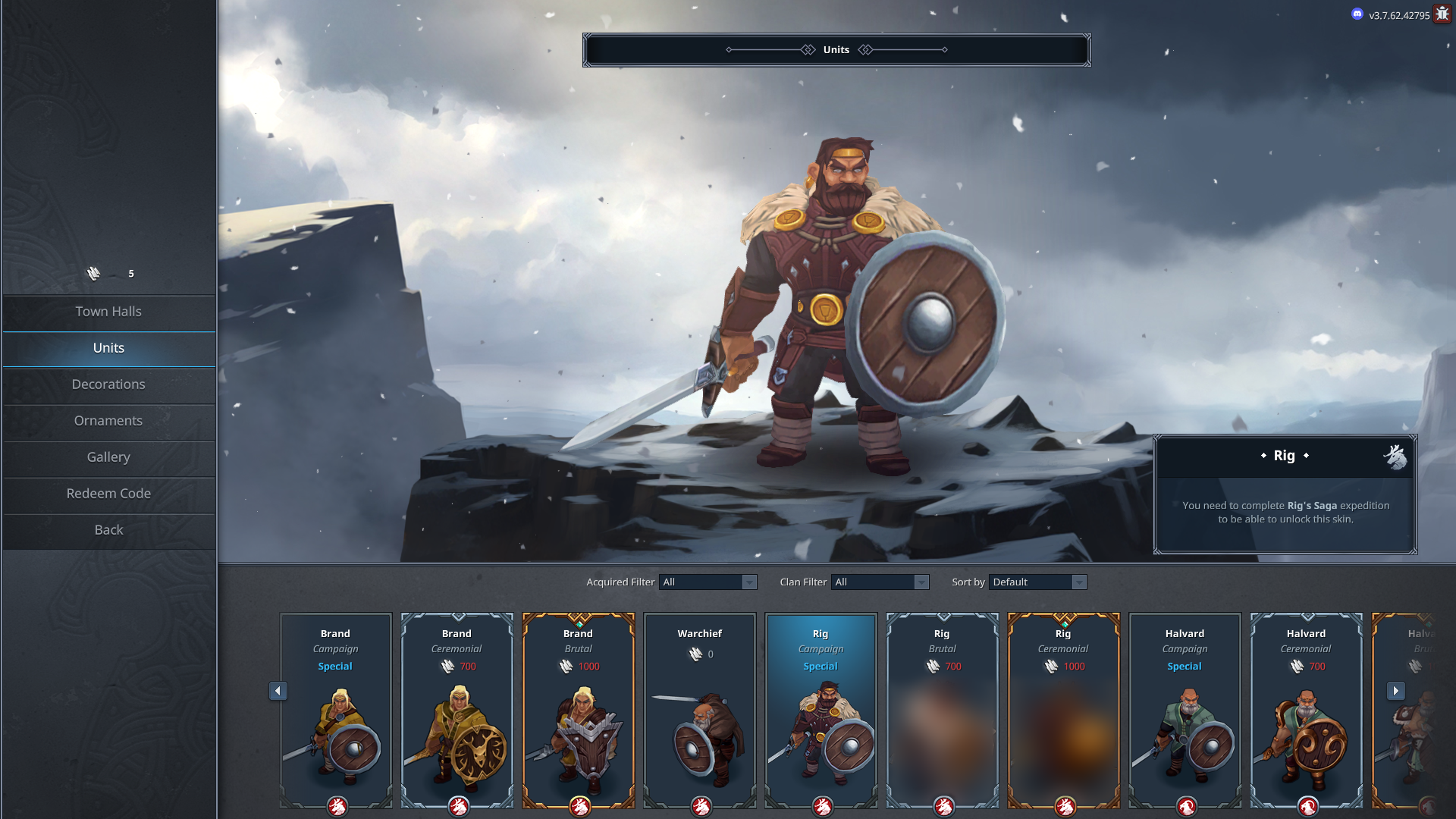The image size is (1456, 819).
Task: Open the Discord link icon
Action: pos(1357,14)
